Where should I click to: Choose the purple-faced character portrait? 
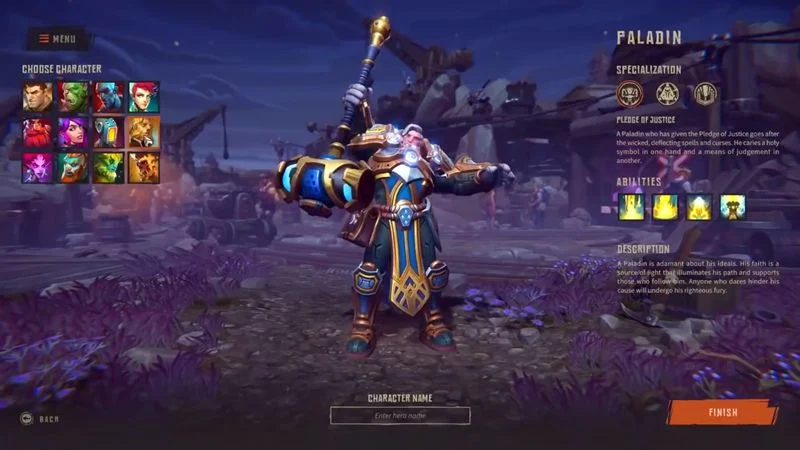click(x=38, y=167)
